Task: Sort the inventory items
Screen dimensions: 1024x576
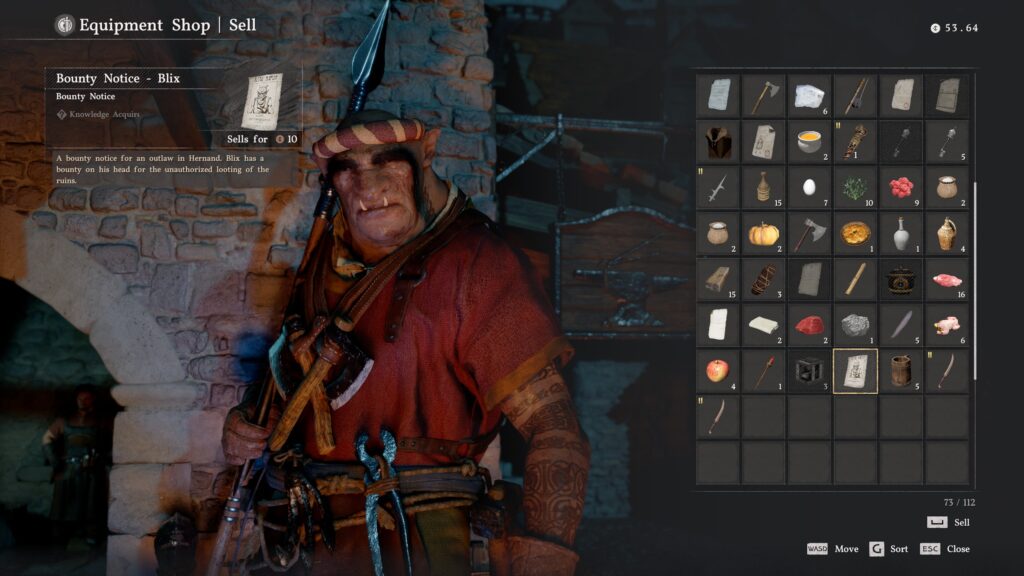Action: [890, 549]
